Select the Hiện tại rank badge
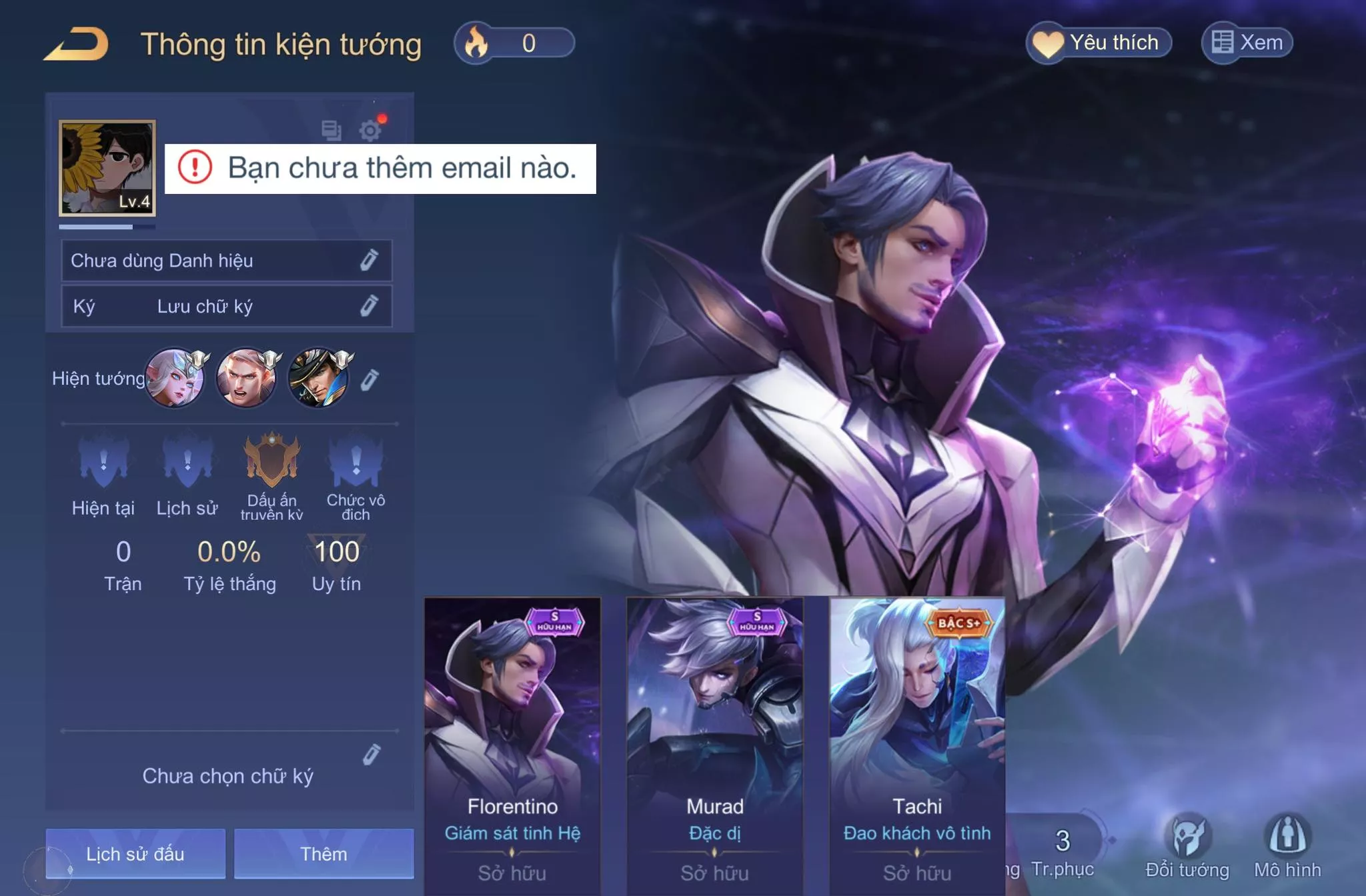This screenshot has height=896, width=1366. (x=103, y=461)
